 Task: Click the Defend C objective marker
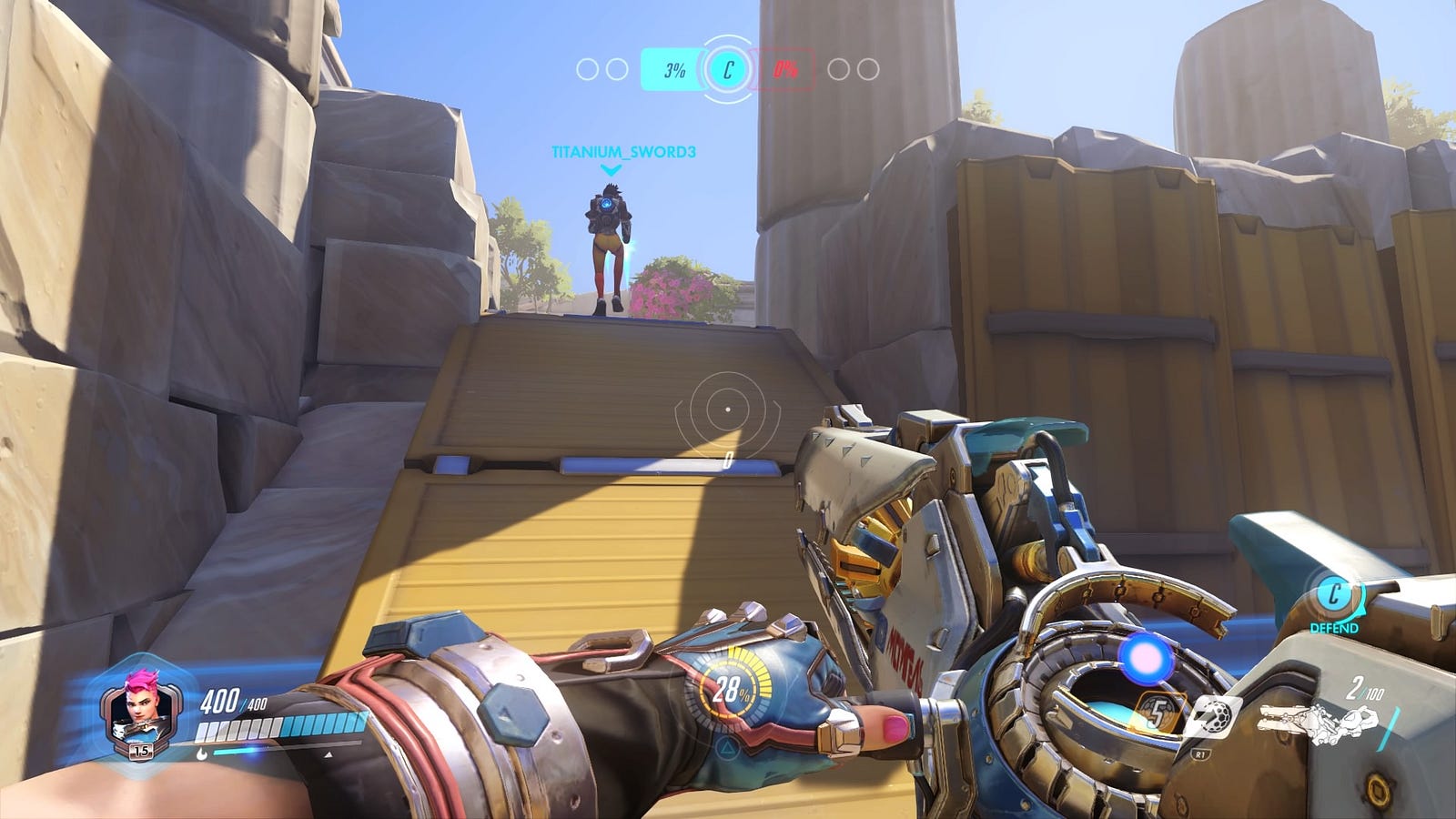(1333, 597)
